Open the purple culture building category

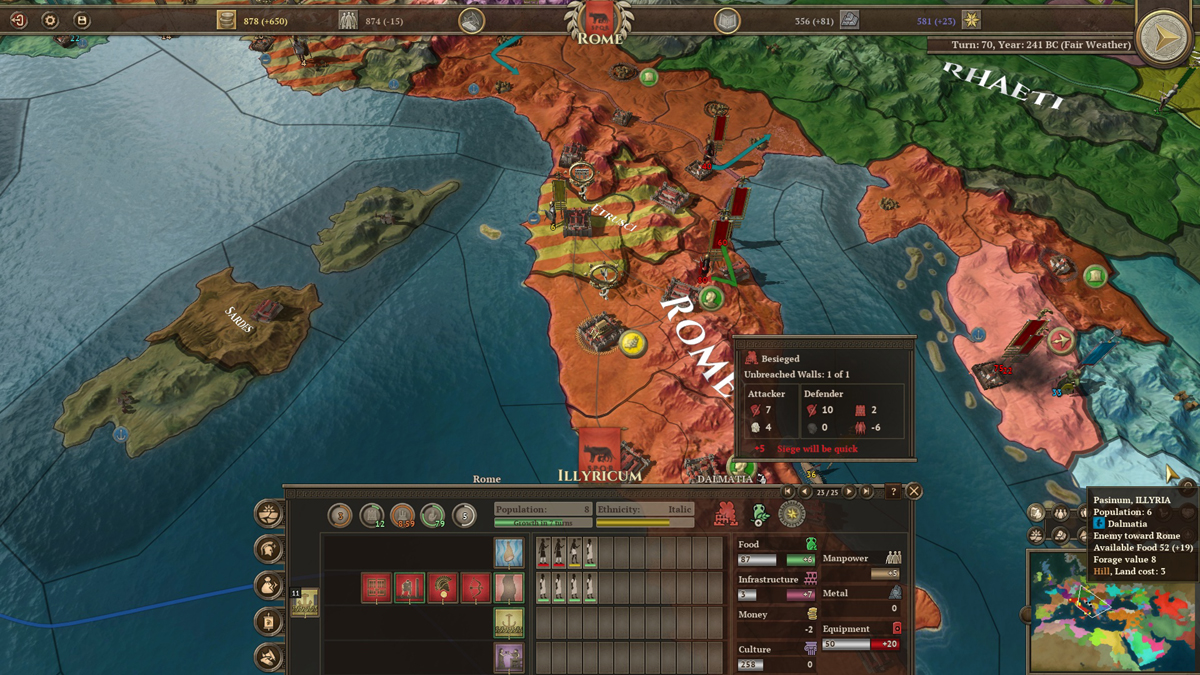point(508,658)
